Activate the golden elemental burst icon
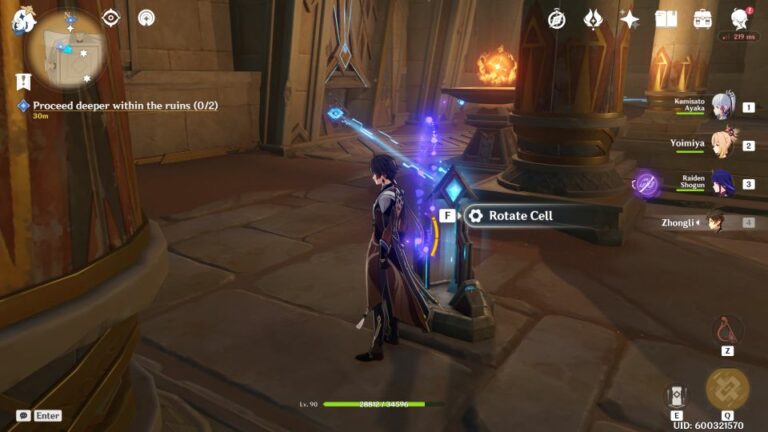Image resolution: width=768 pixels, height=432 pixels. pyautogui.click(x=727, y=390)
